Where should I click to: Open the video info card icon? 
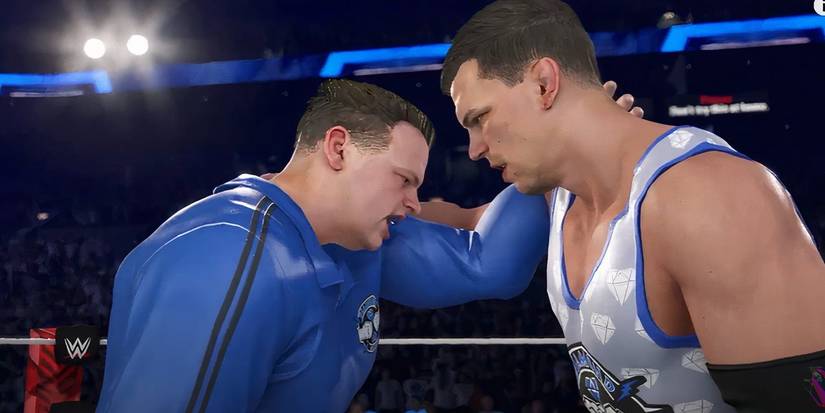pyautogui.click(x=819, y=6)
